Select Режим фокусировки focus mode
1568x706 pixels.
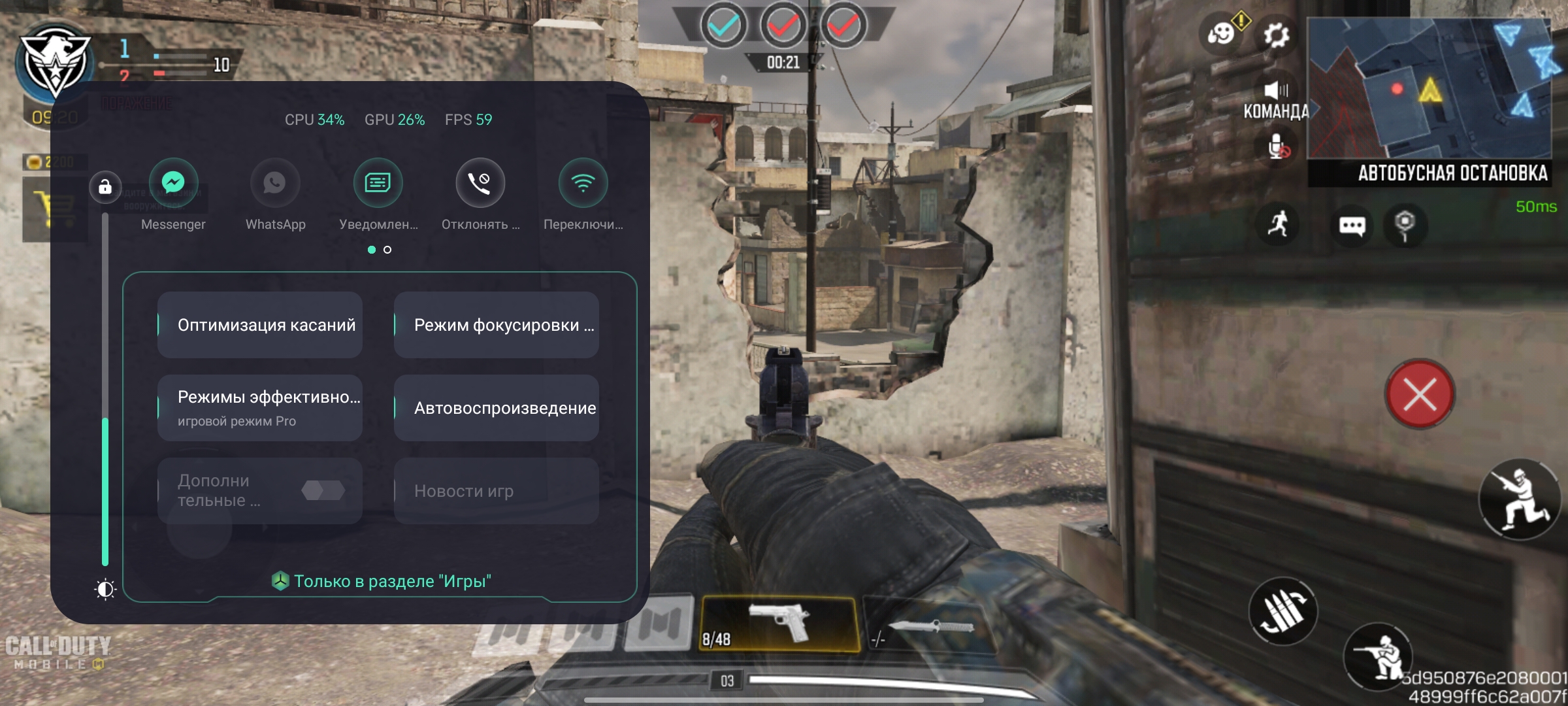[x=497, y=325]
